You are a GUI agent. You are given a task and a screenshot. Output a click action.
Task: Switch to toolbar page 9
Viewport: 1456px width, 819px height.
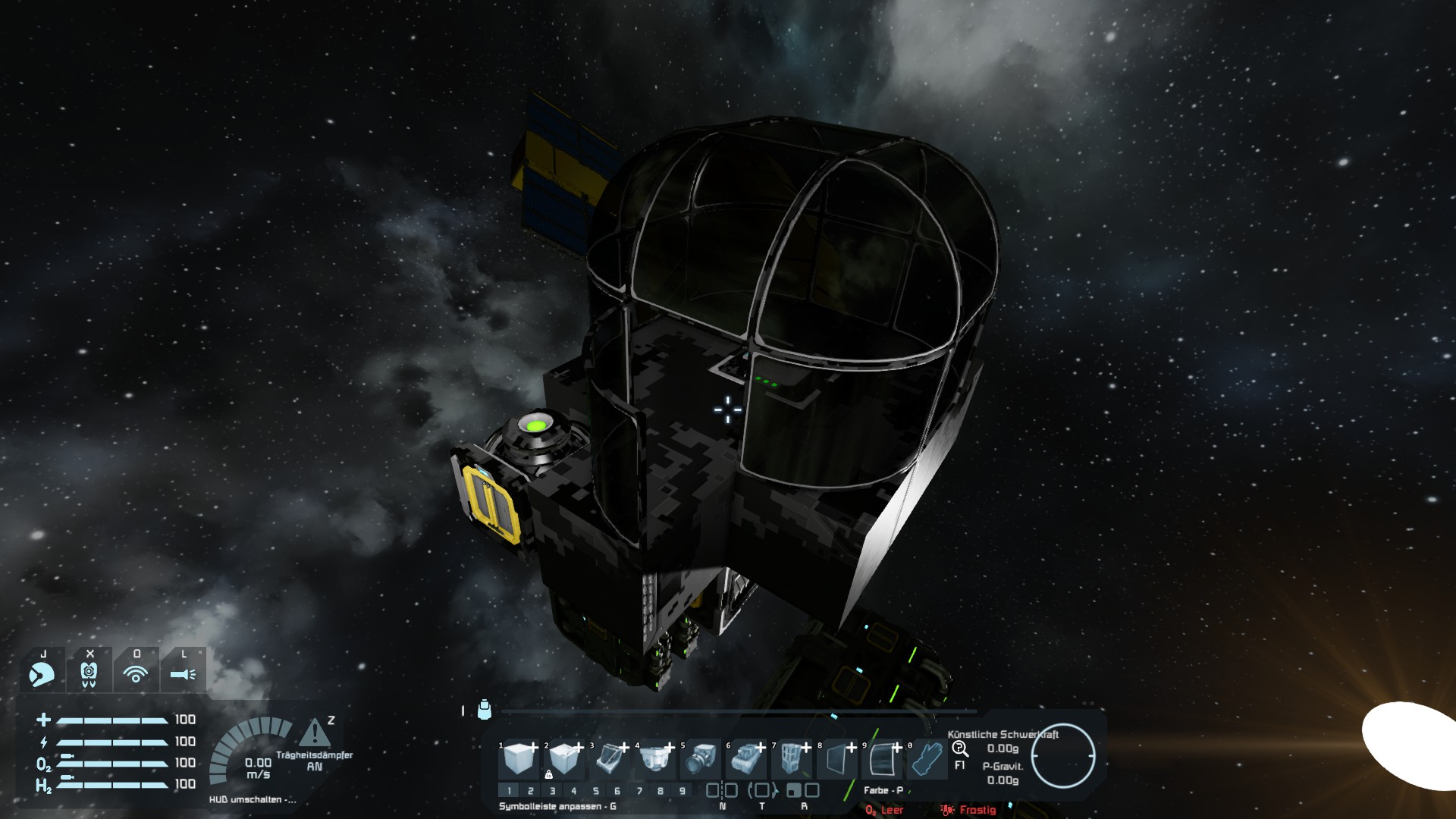682,791
